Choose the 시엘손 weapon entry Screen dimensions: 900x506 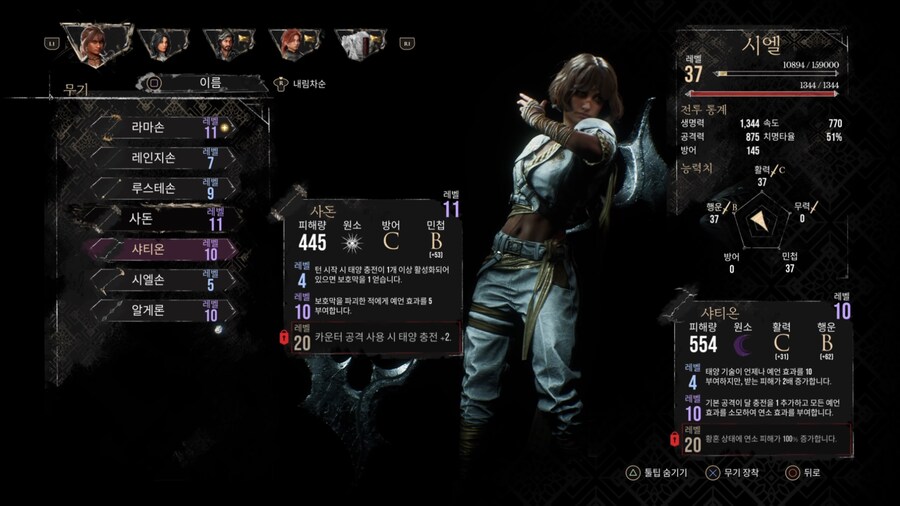tap(160, 280)
